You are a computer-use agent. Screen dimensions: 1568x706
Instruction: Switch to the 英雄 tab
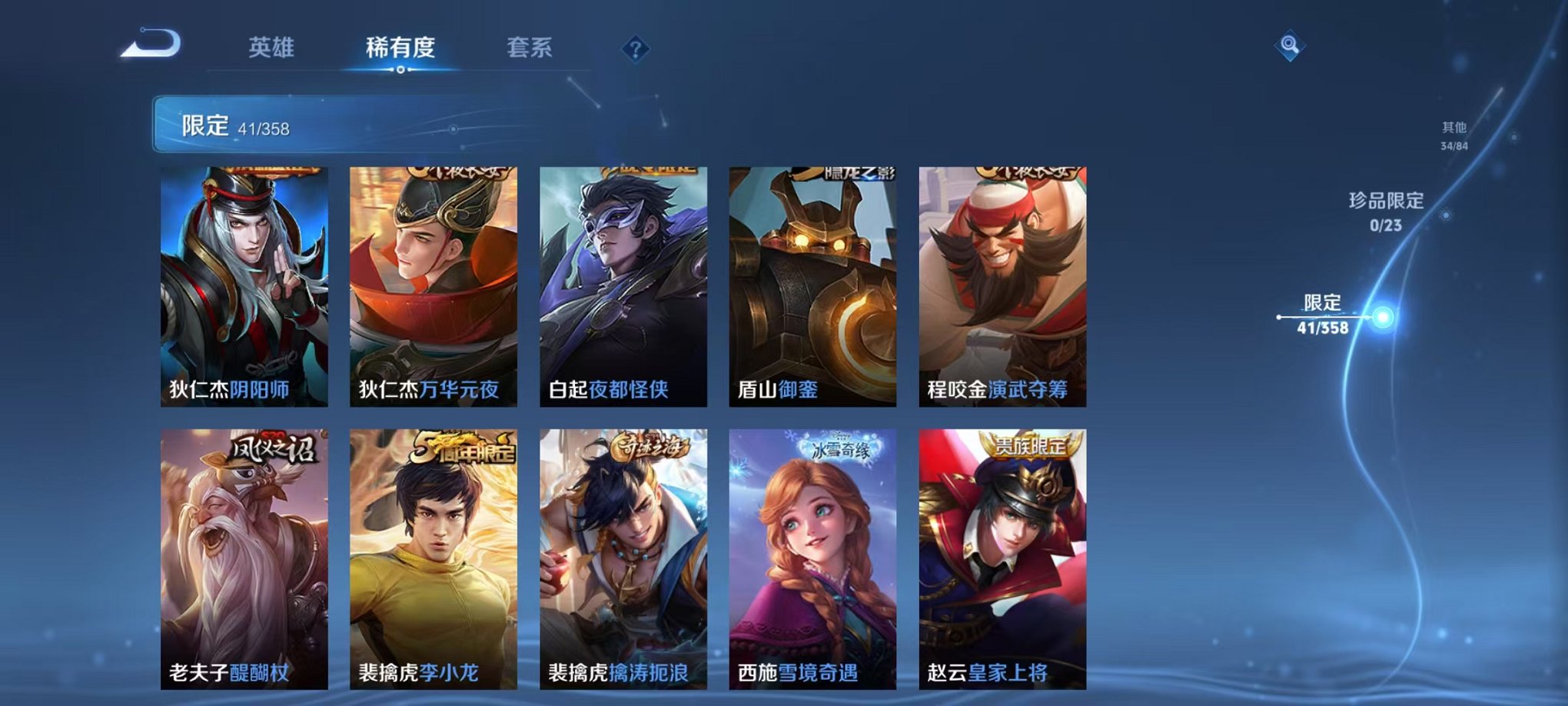tap(271, 46)
